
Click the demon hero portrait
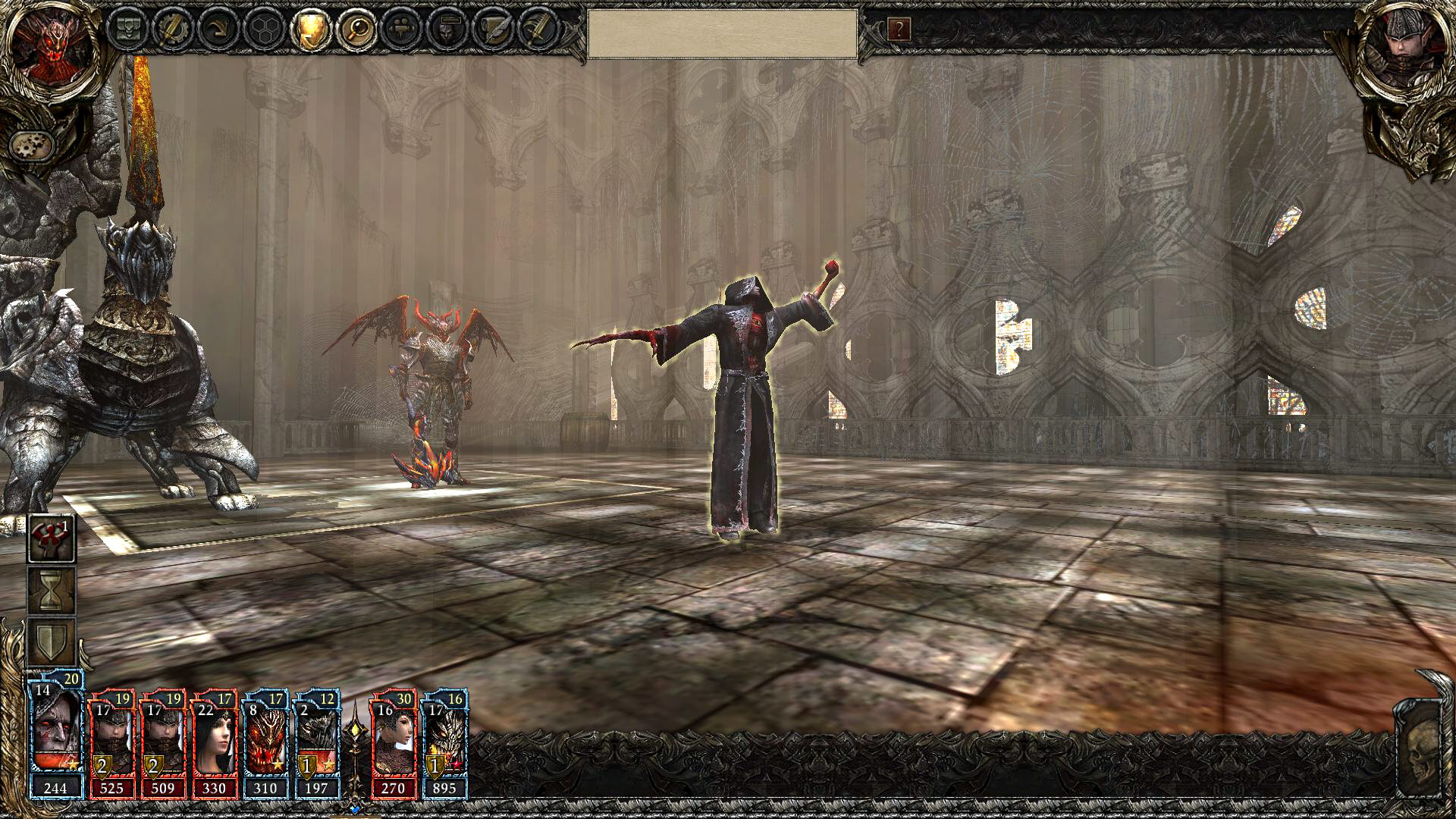[x=52, y=48]
